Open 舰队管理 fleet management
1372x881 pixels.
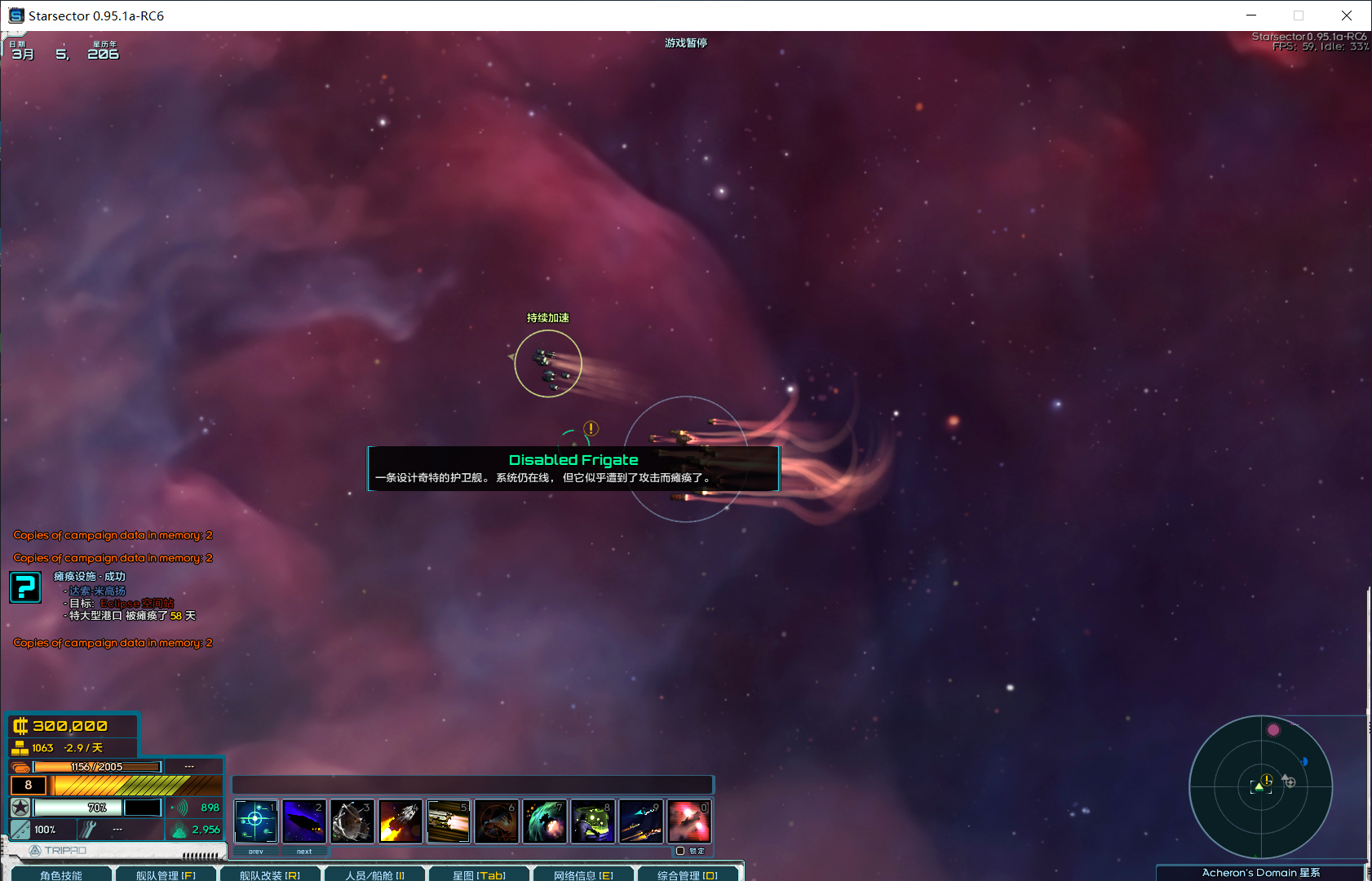[166, 874]
